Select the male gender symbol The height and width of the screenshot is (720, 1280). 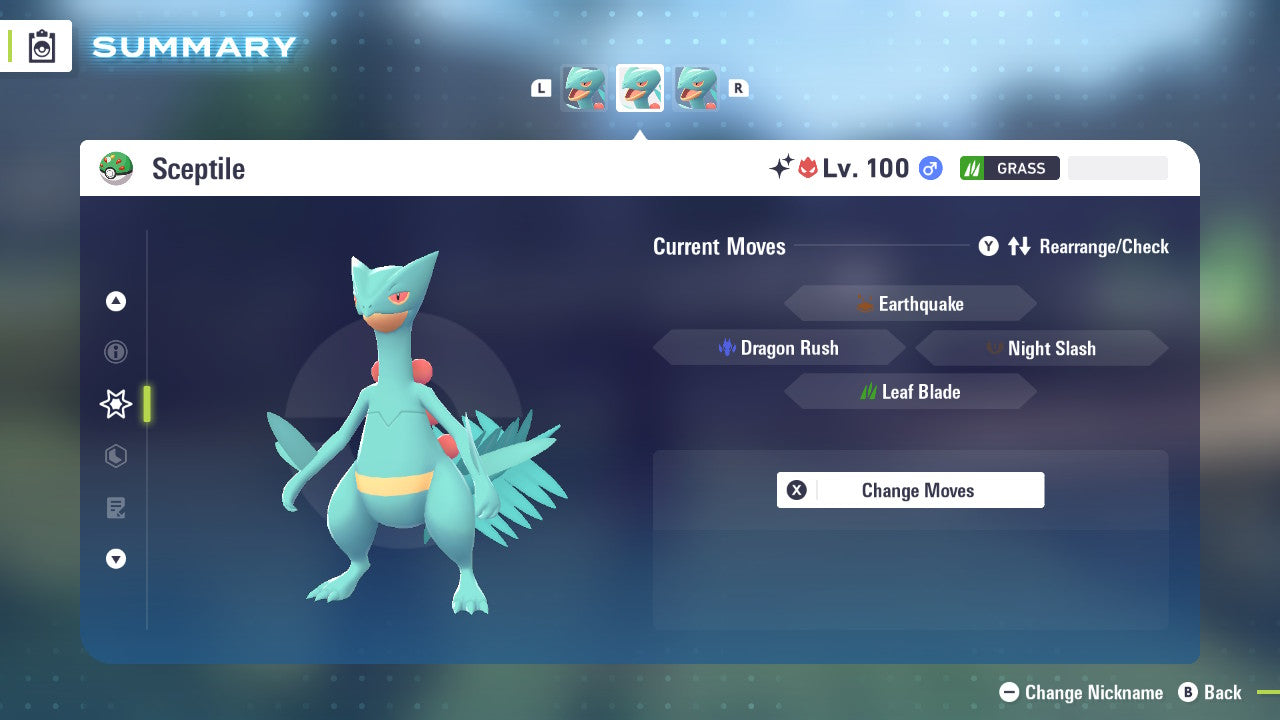tap(930, 168)
